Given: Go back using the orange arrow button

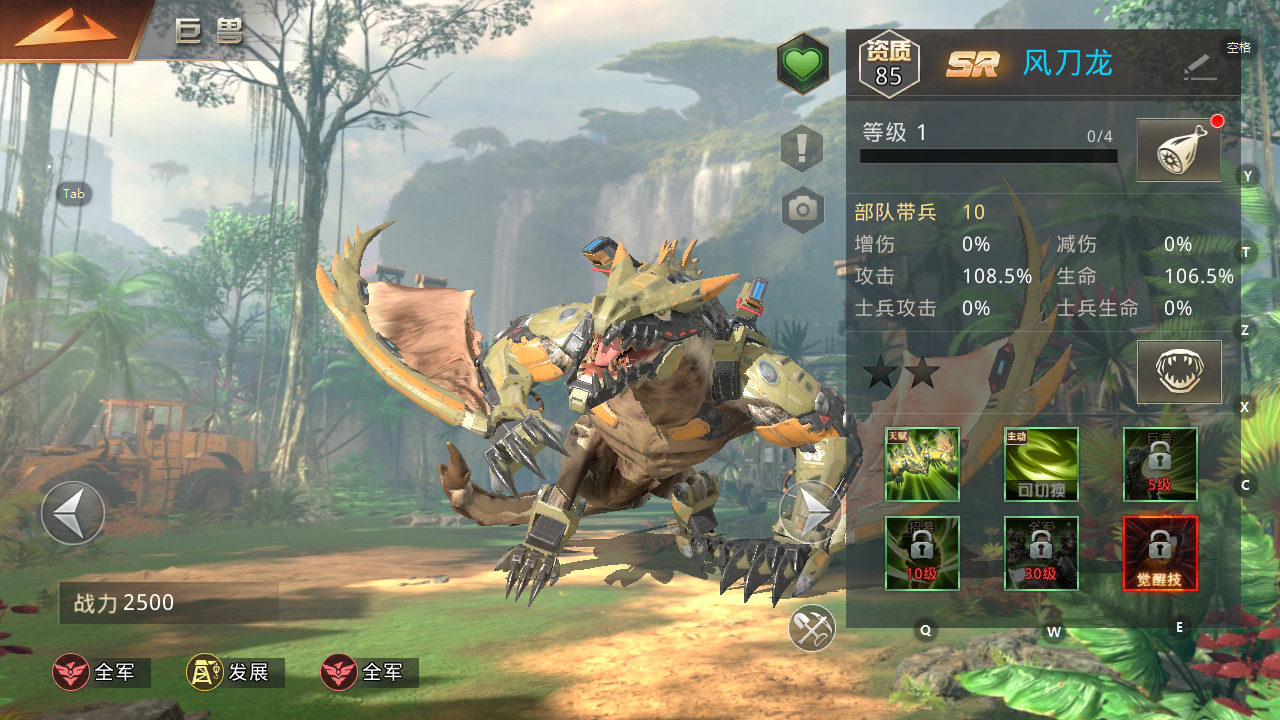Looking at the screenshot, I should tap(66, 28).
